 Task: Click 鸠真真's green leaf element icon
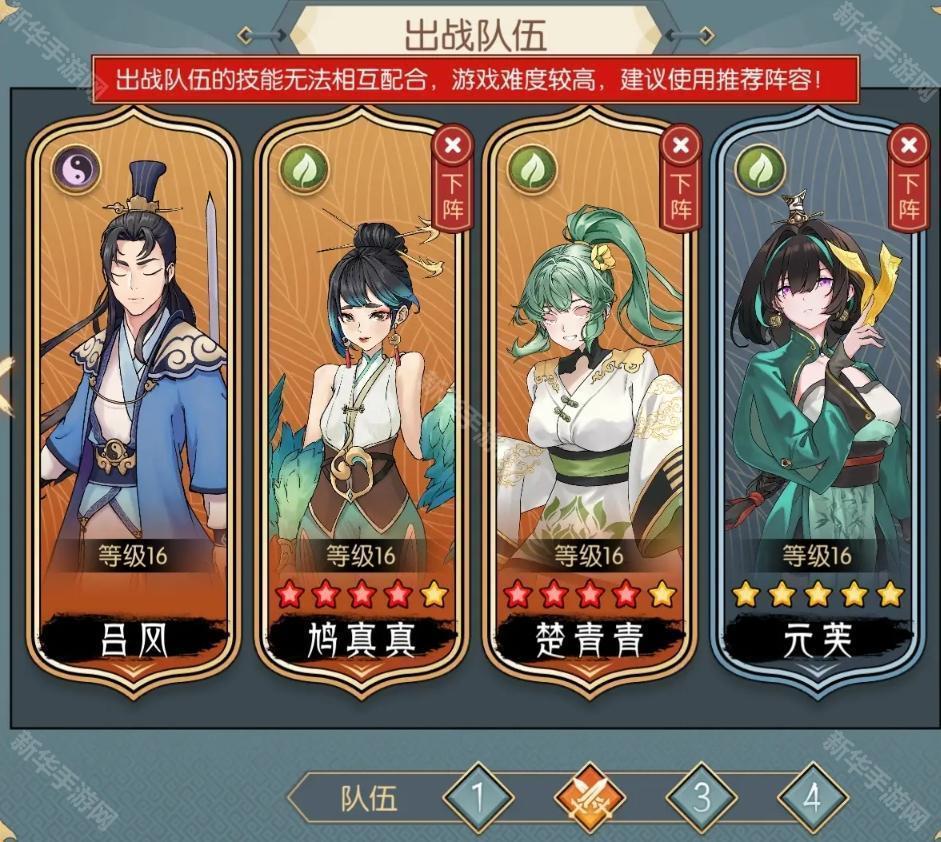[305, 169]
